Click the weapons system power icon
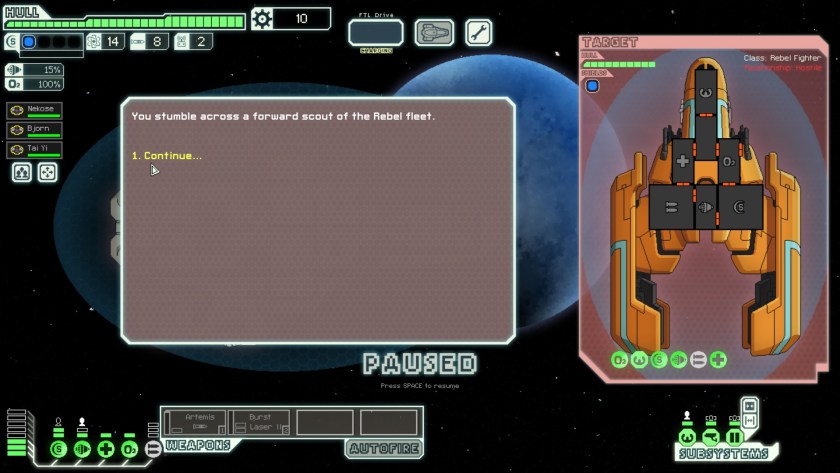Screen dimensions: 840x473 click(153, 449)
